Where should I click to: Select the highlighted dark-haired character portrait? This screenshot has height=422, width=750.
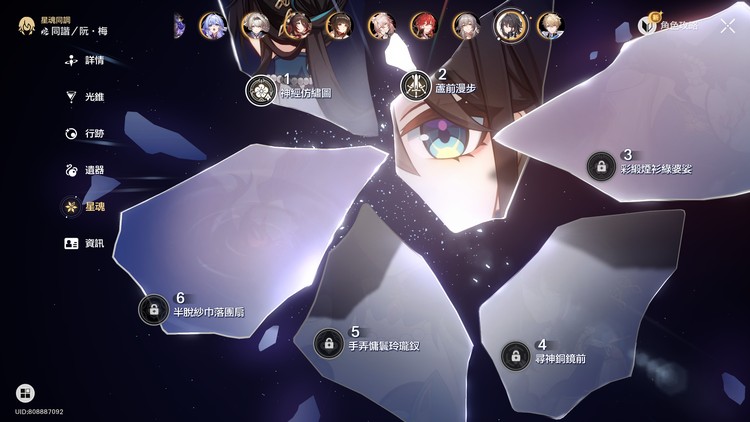510,25
